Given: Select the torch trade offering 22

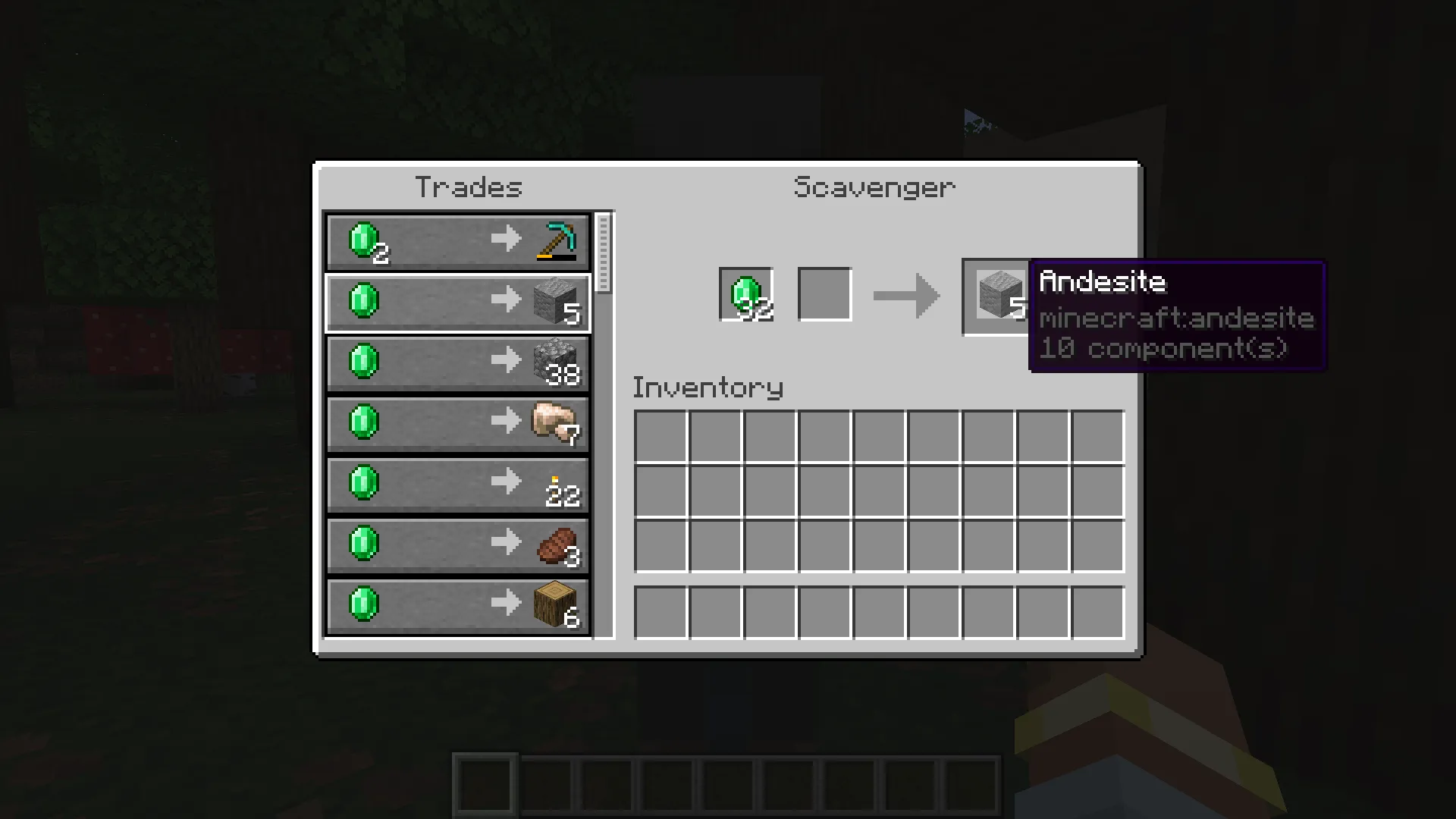Looking at the screenshot, I should pos(455,484).
